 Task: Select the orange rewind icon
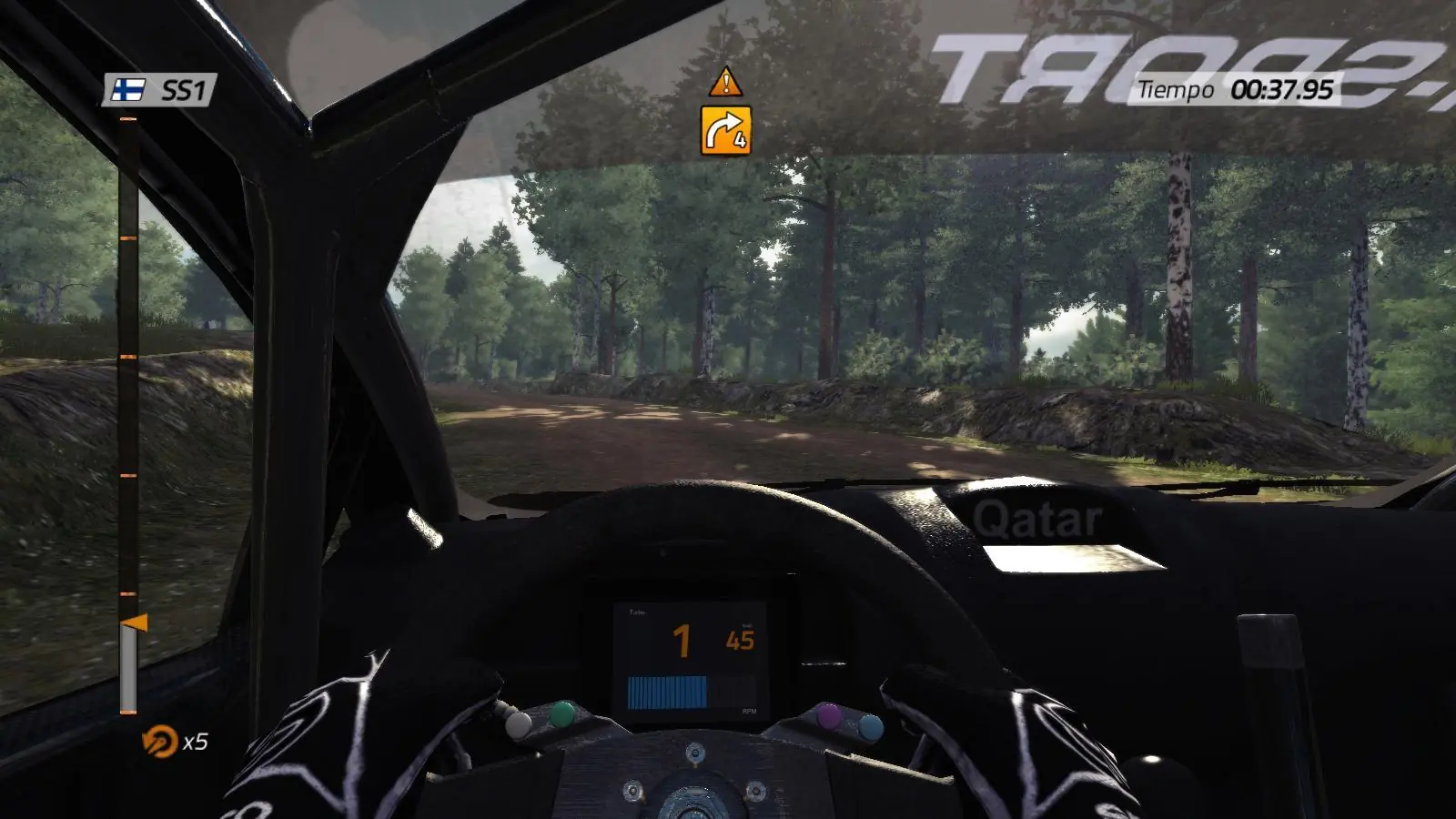(x=159, y=742)
